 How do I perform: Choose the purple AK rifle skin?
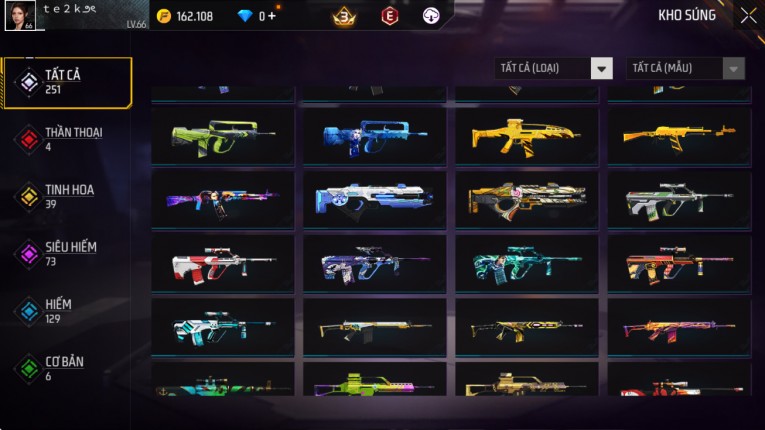[x=222, y=200]
